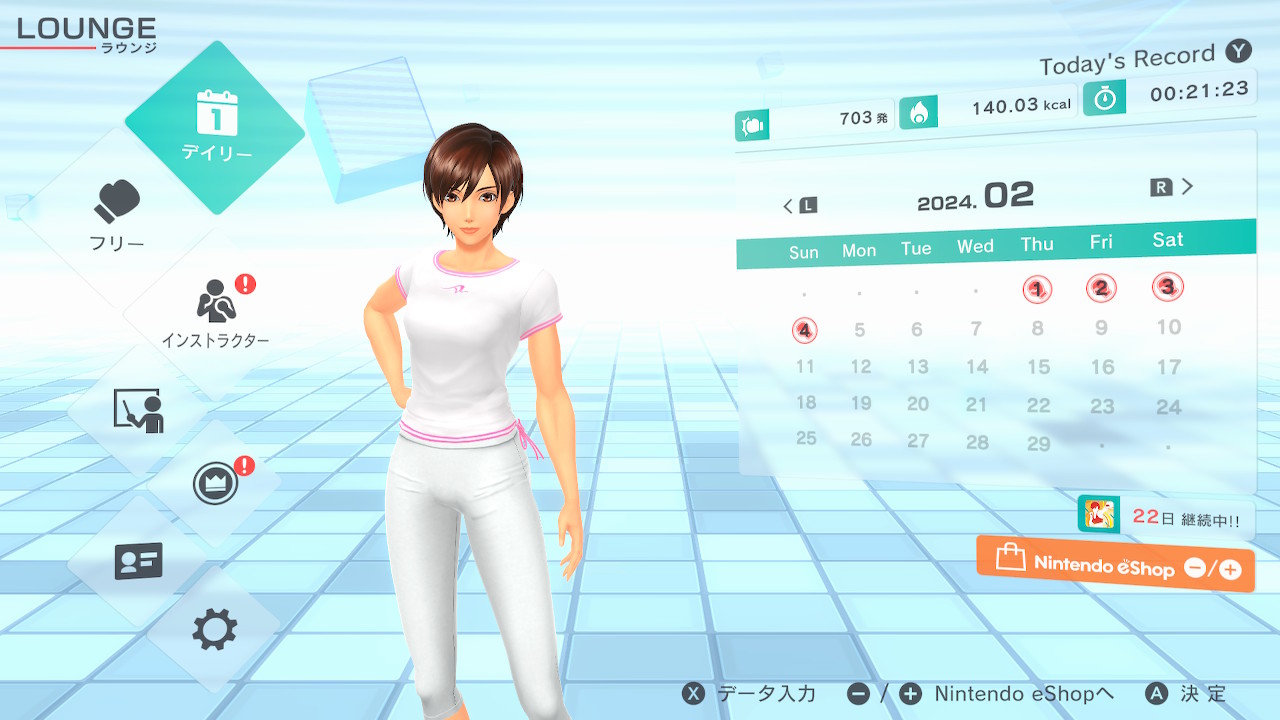Select February 29 on the calendar
Image resolution: width=1280 pixels, height=720 pixels.
[1039, 443]
